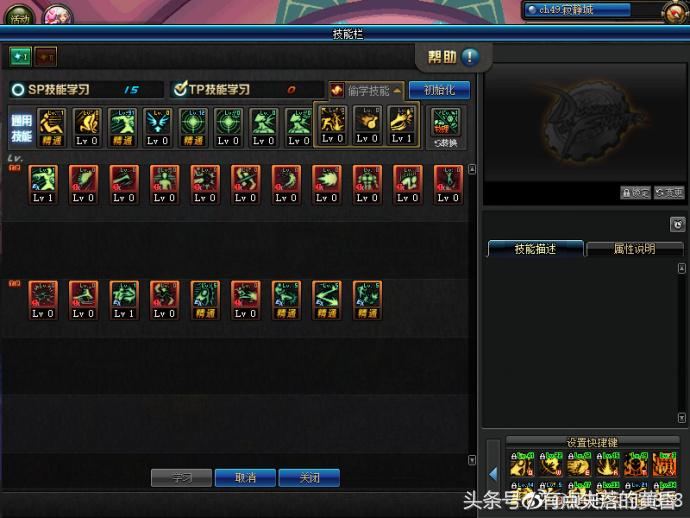The height and width of the screenshot is (518, 690).
Task: Click the 锁定 lock button
Action: [635, 193]
